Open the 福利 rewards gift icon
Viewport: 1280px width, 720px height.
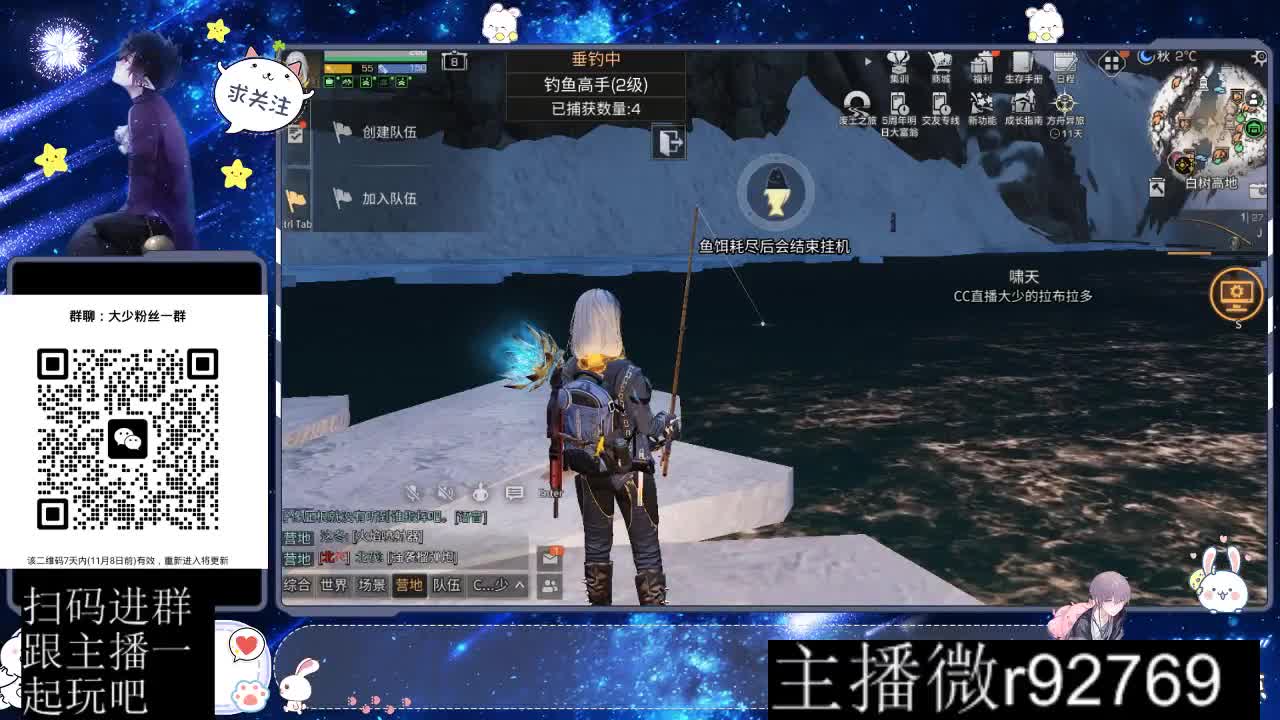coord(983,62)
